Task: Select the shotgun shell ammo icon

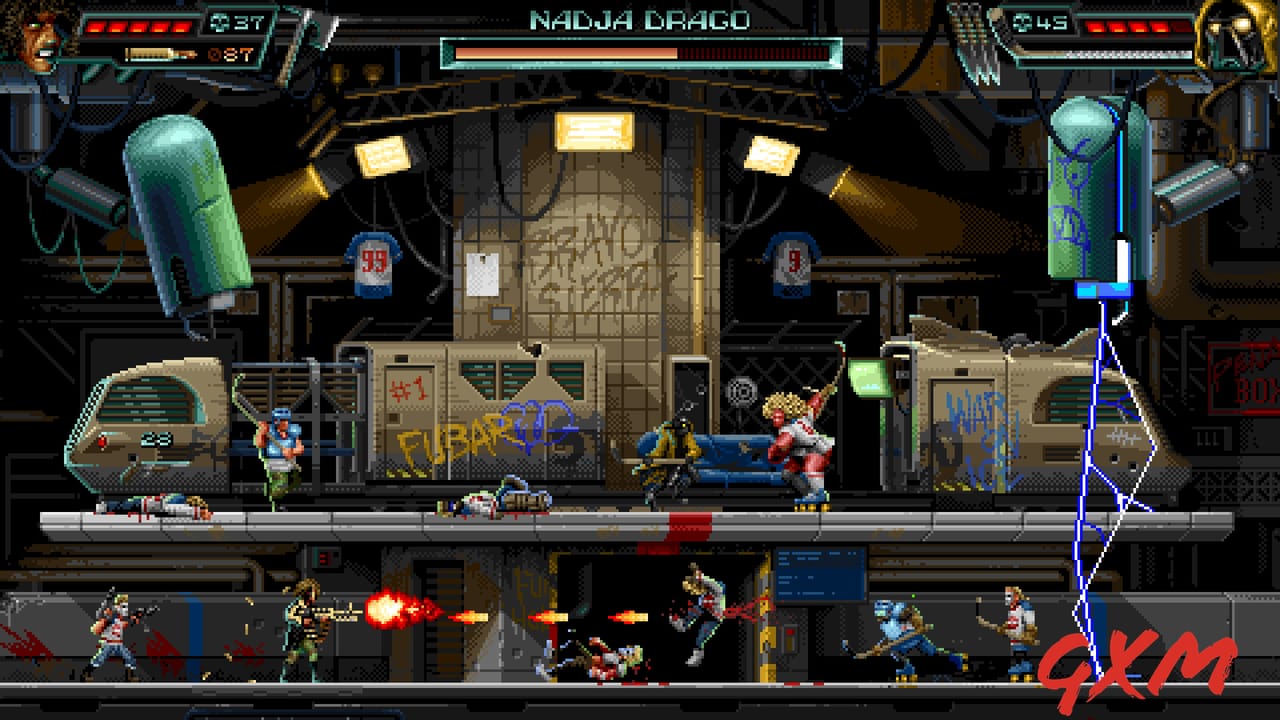Action: point(160,53)
